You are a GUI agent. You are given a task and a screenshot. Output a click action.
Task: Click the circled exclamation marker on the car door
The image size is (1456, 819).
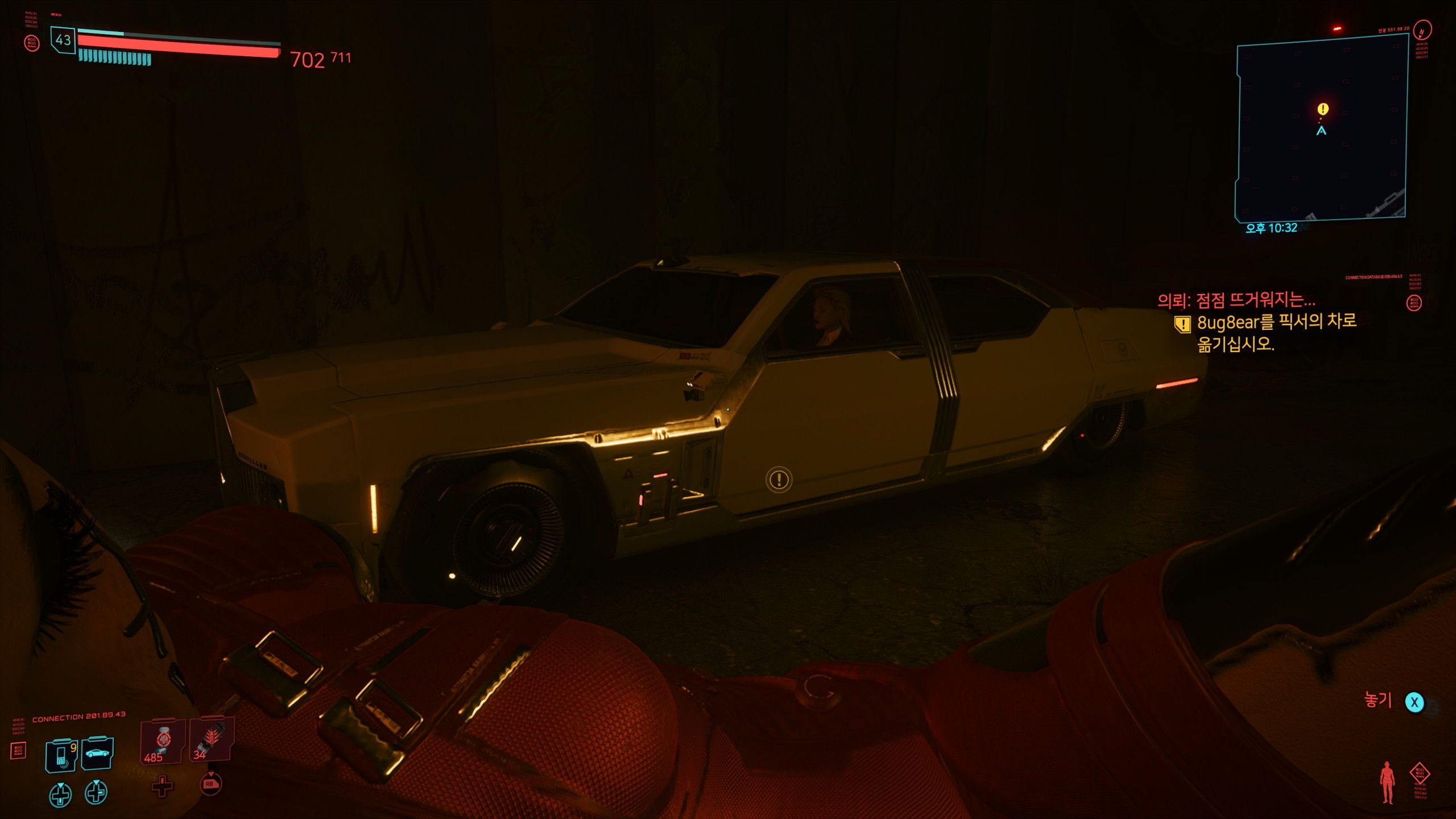coord(779,479)
